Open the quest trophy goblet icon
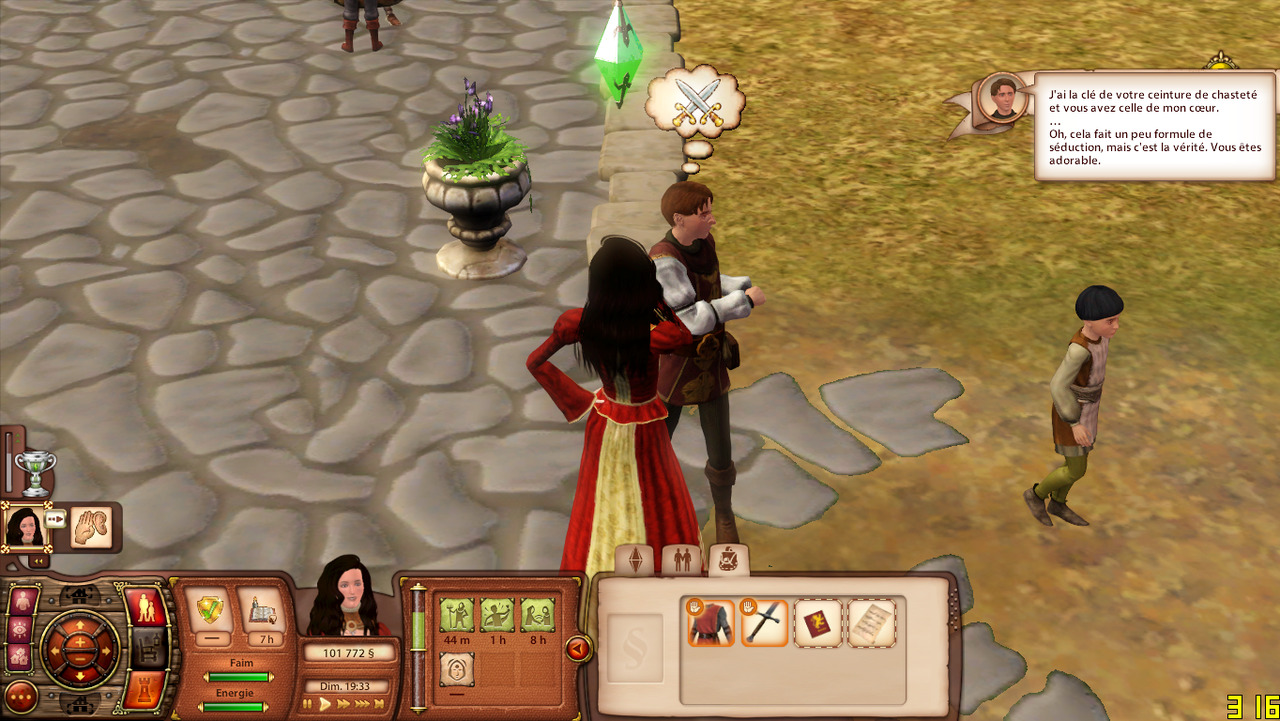Viewport: 1280px width, 721px height. tap(35, 472)
